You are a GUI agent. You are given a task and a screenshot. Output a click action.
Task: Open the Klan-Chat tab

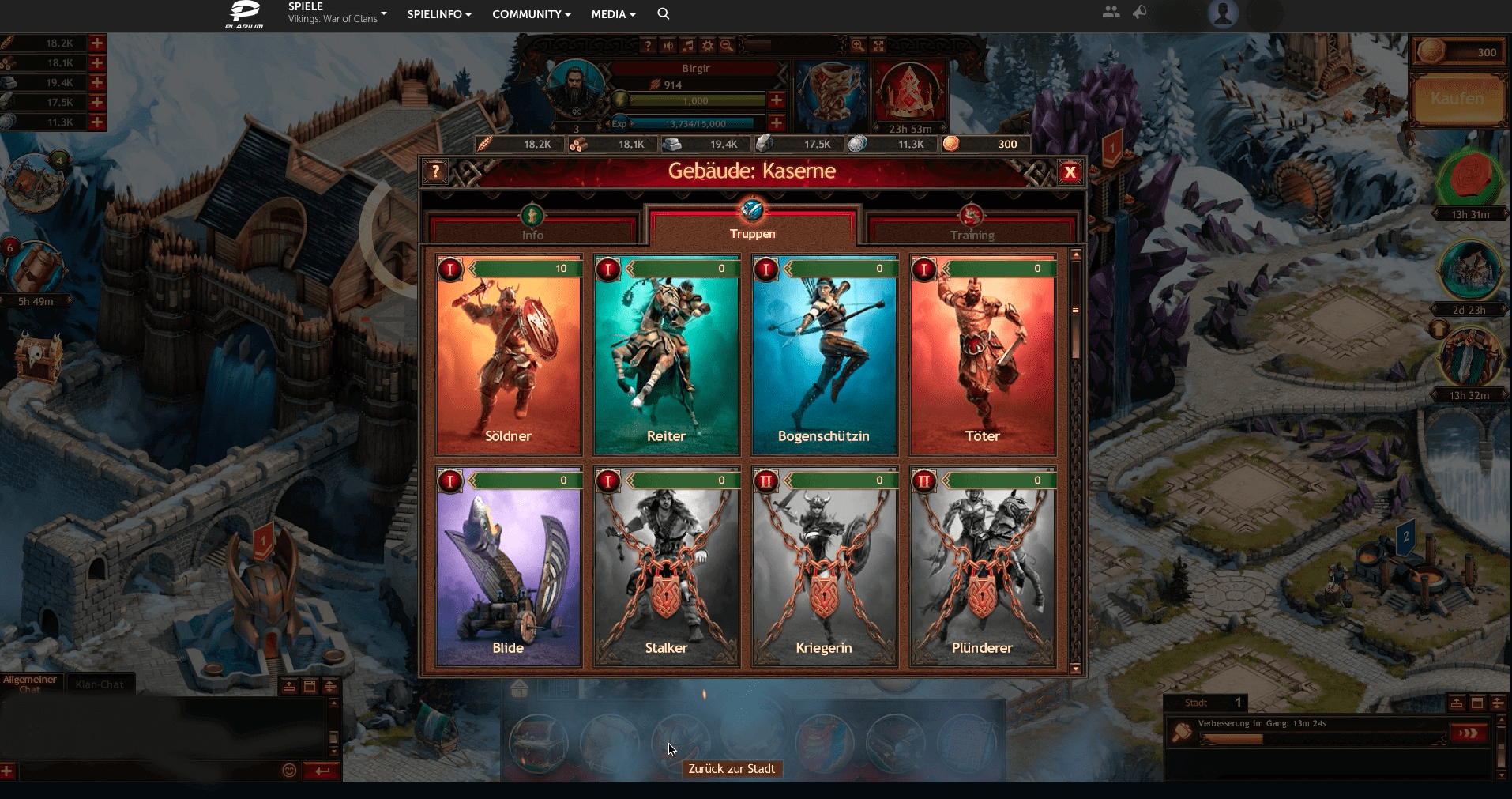[100, 684]
